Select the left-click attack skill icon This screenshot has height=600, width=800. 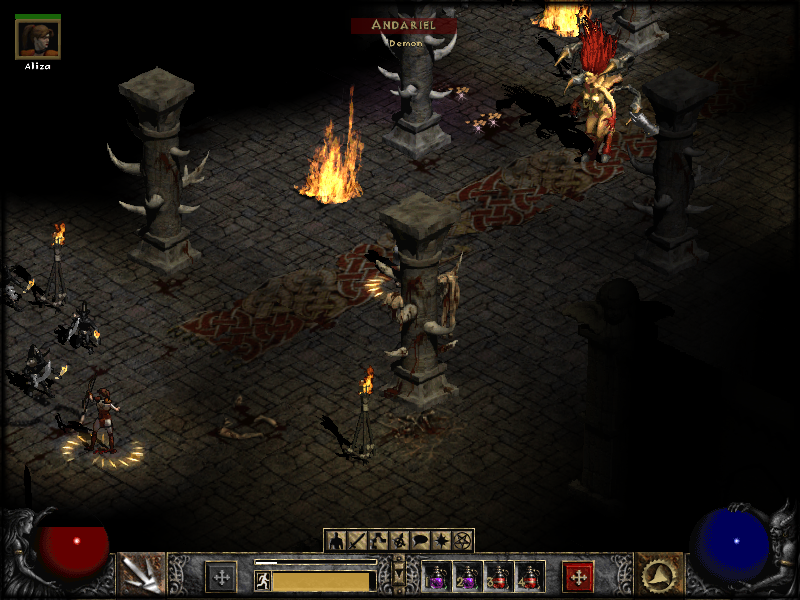click(x=141, y=574)
